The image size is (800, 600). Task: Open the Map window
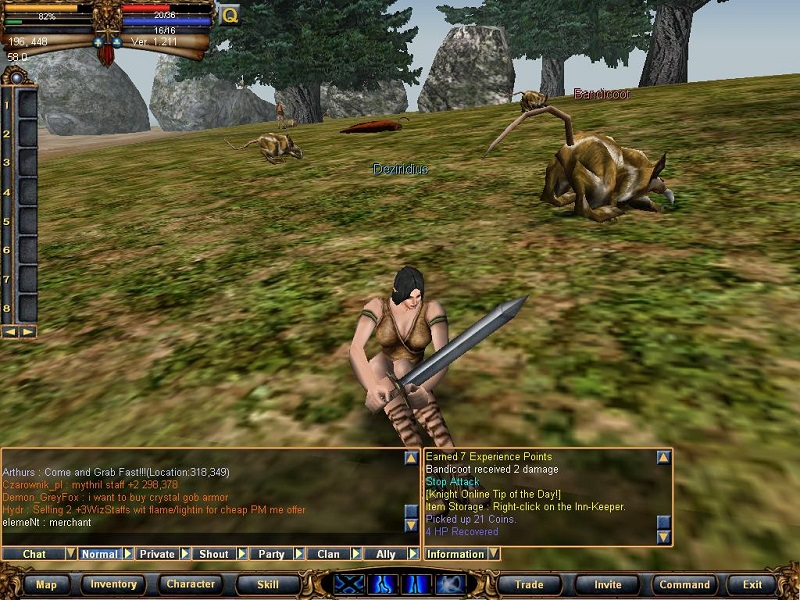click(x=46, y=584)
